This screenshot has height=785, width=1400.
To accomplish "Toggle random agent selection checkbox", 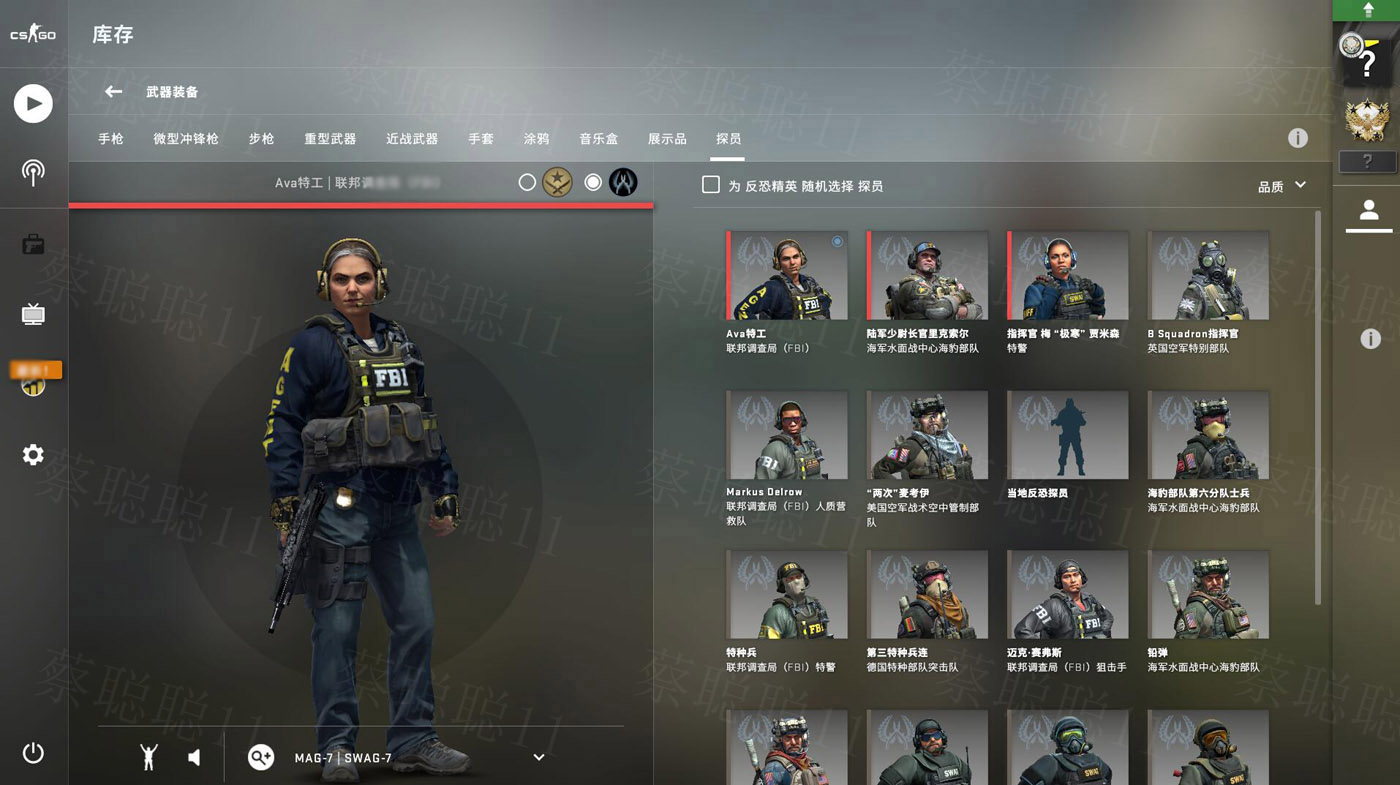I will [x=711, y=185].
